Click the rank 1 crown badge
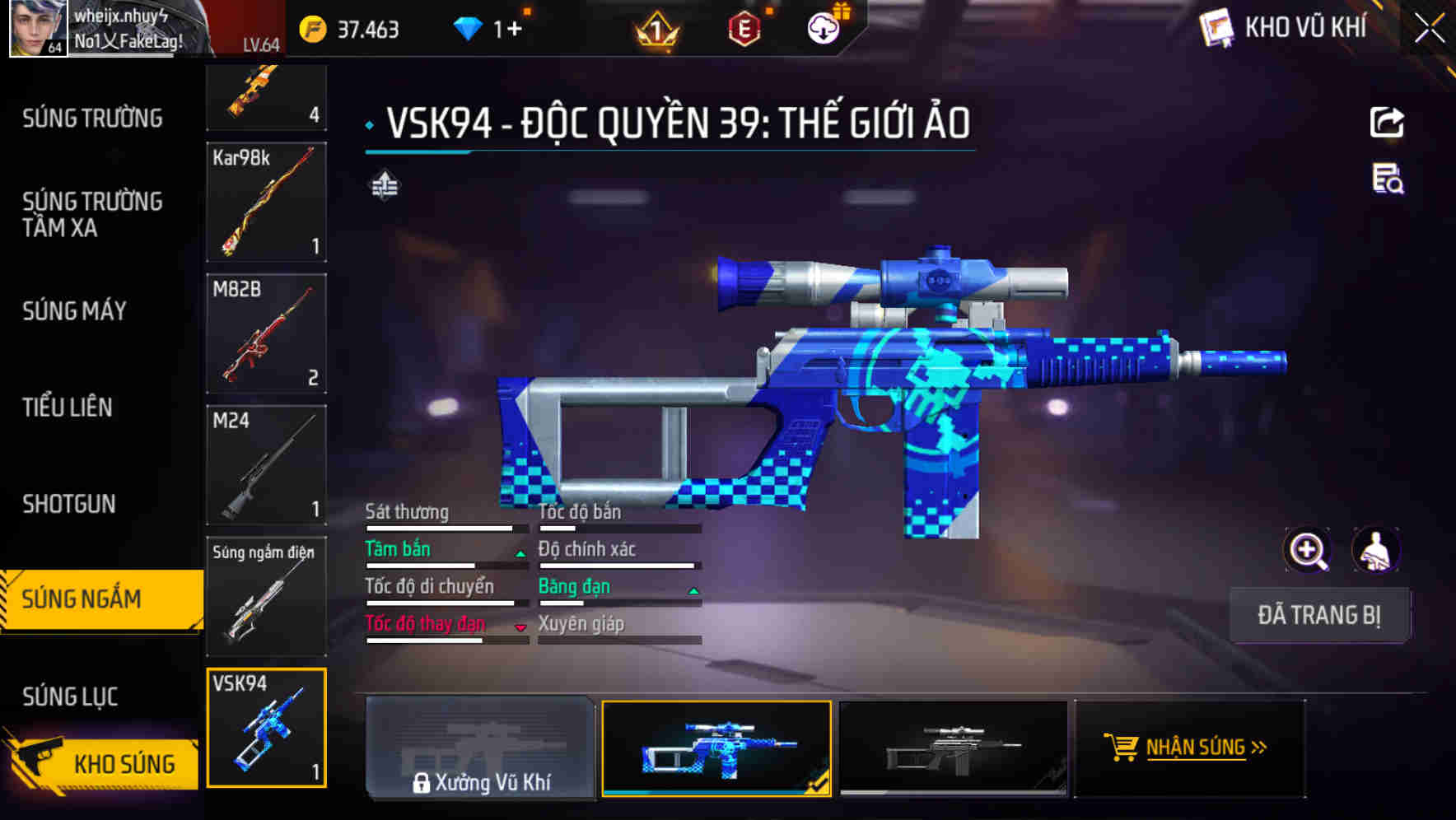This screenshot has width=1456, height=820. 655,27
